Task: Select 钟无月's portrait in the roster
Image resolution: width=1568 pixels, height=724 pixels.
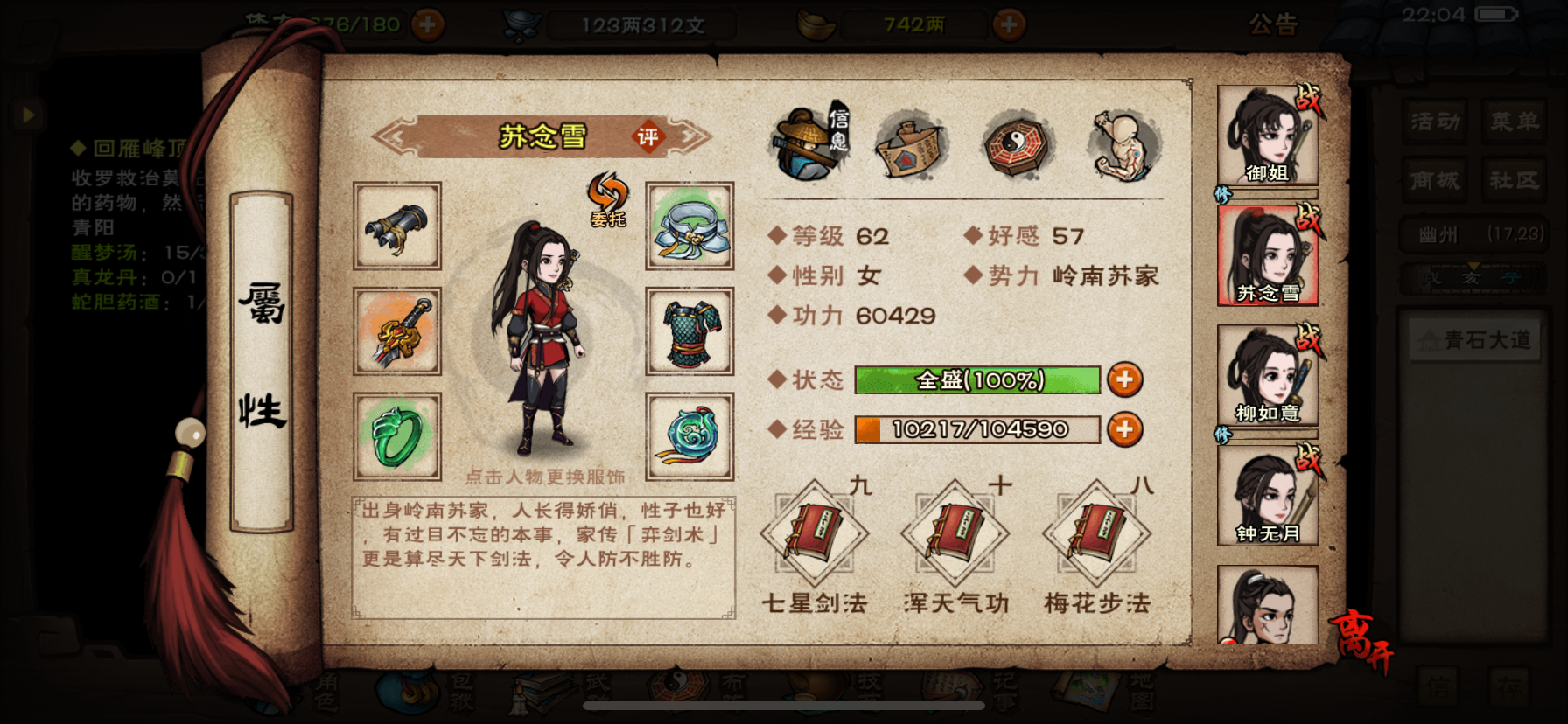Action: click(1269, 494)
